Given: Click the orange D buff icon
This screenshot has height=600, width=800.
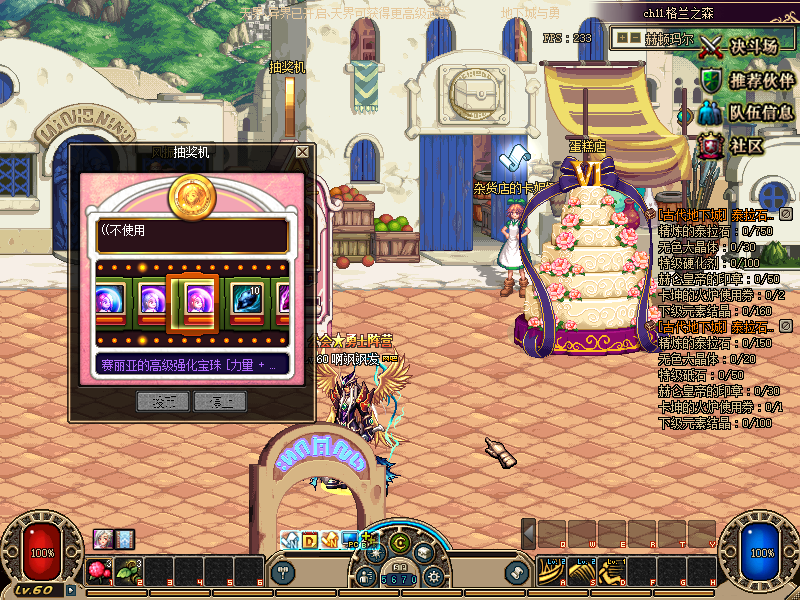Looking at the screenshot, I should (309, 540).
